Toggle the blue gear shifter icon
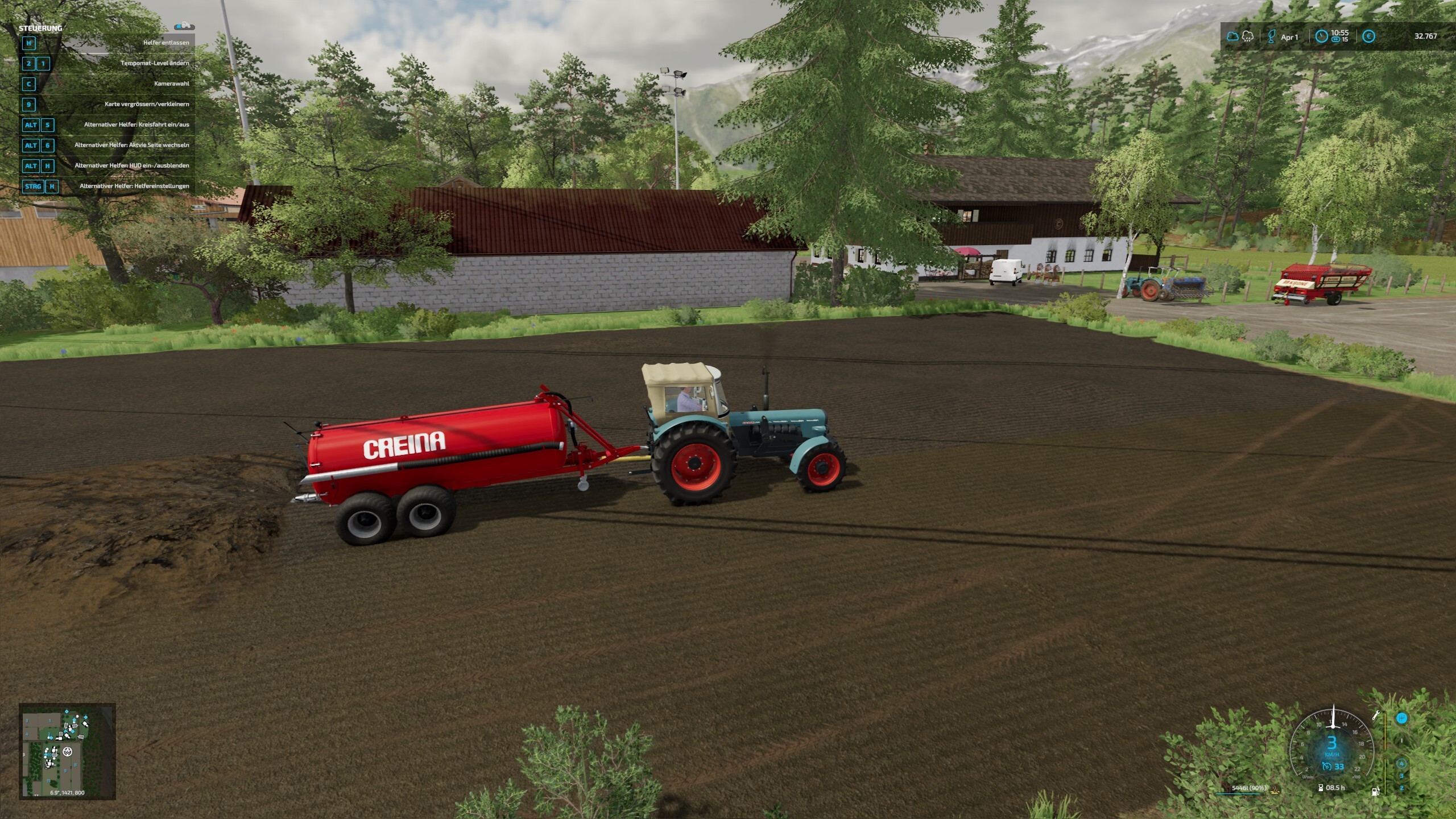Screen dimensions: 1456x819 (1401, 718)
